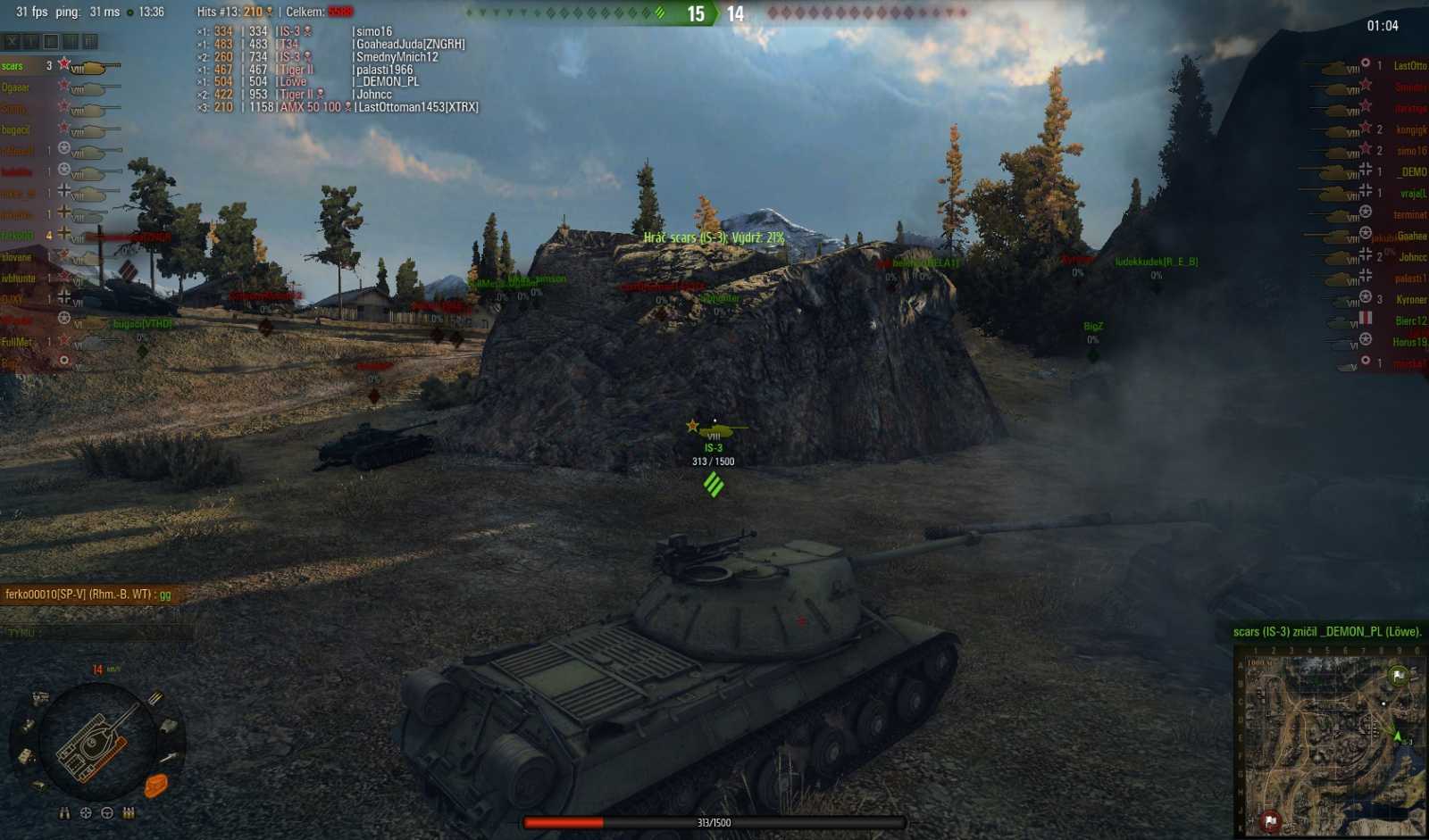
Task: Select the steering wheel icon on the damage panel
Action: 107,813
